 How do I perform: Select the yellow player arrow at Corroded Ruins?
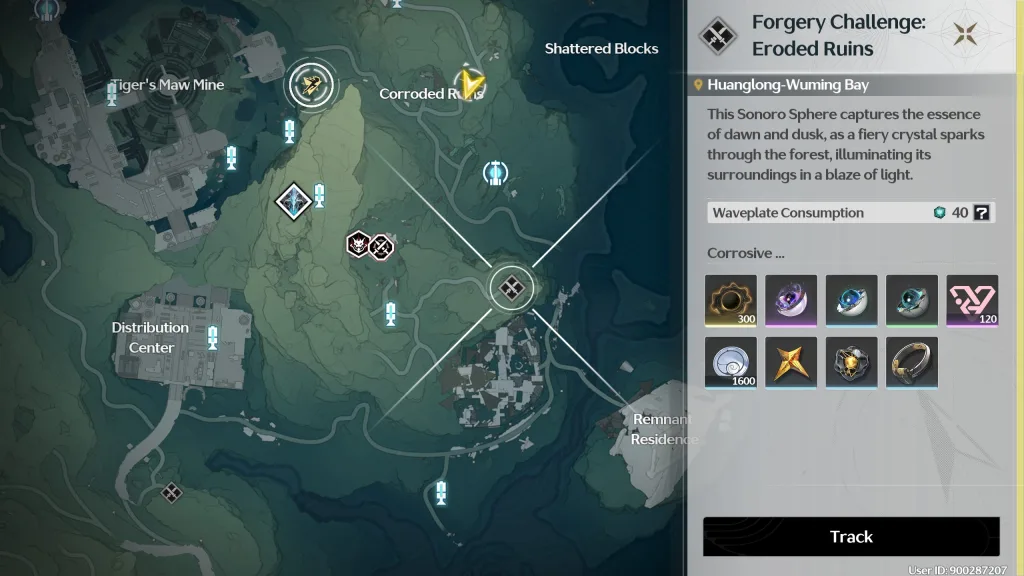[468, 84]
